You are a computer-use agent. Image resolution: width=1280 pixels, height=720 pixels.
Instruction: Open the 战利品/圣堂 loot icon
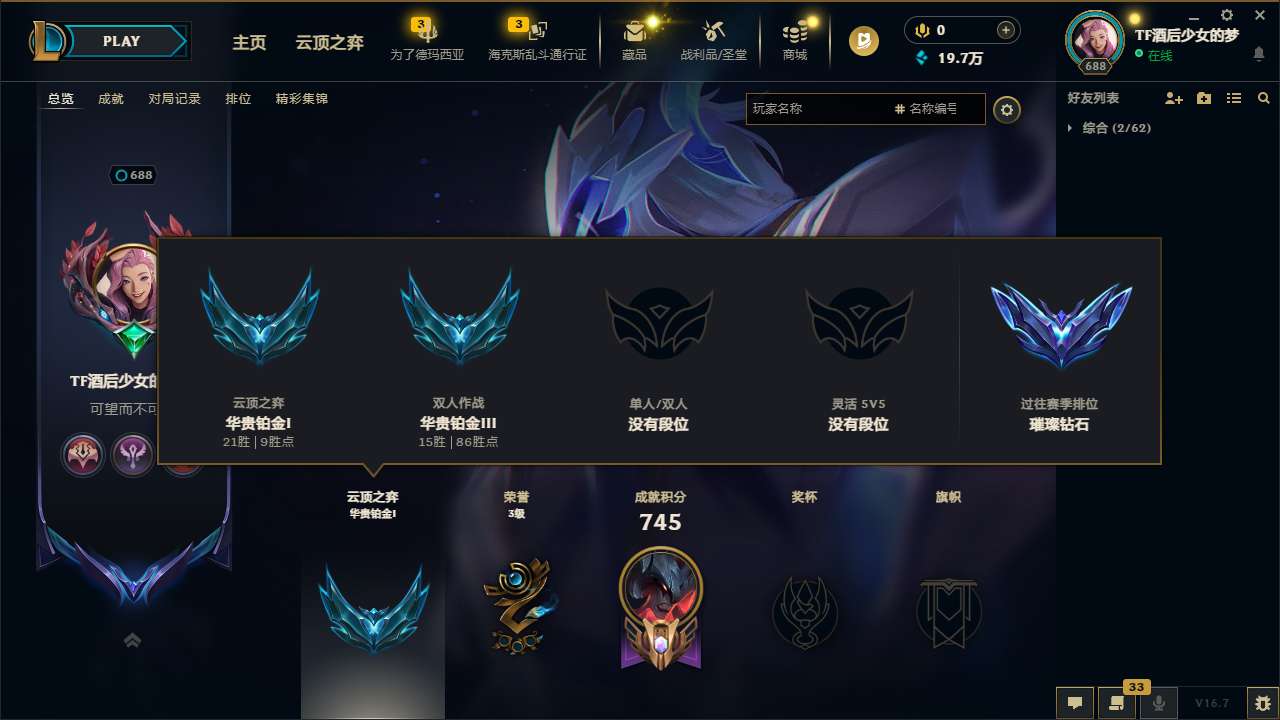pyautogui.click(x=712, y=38)
